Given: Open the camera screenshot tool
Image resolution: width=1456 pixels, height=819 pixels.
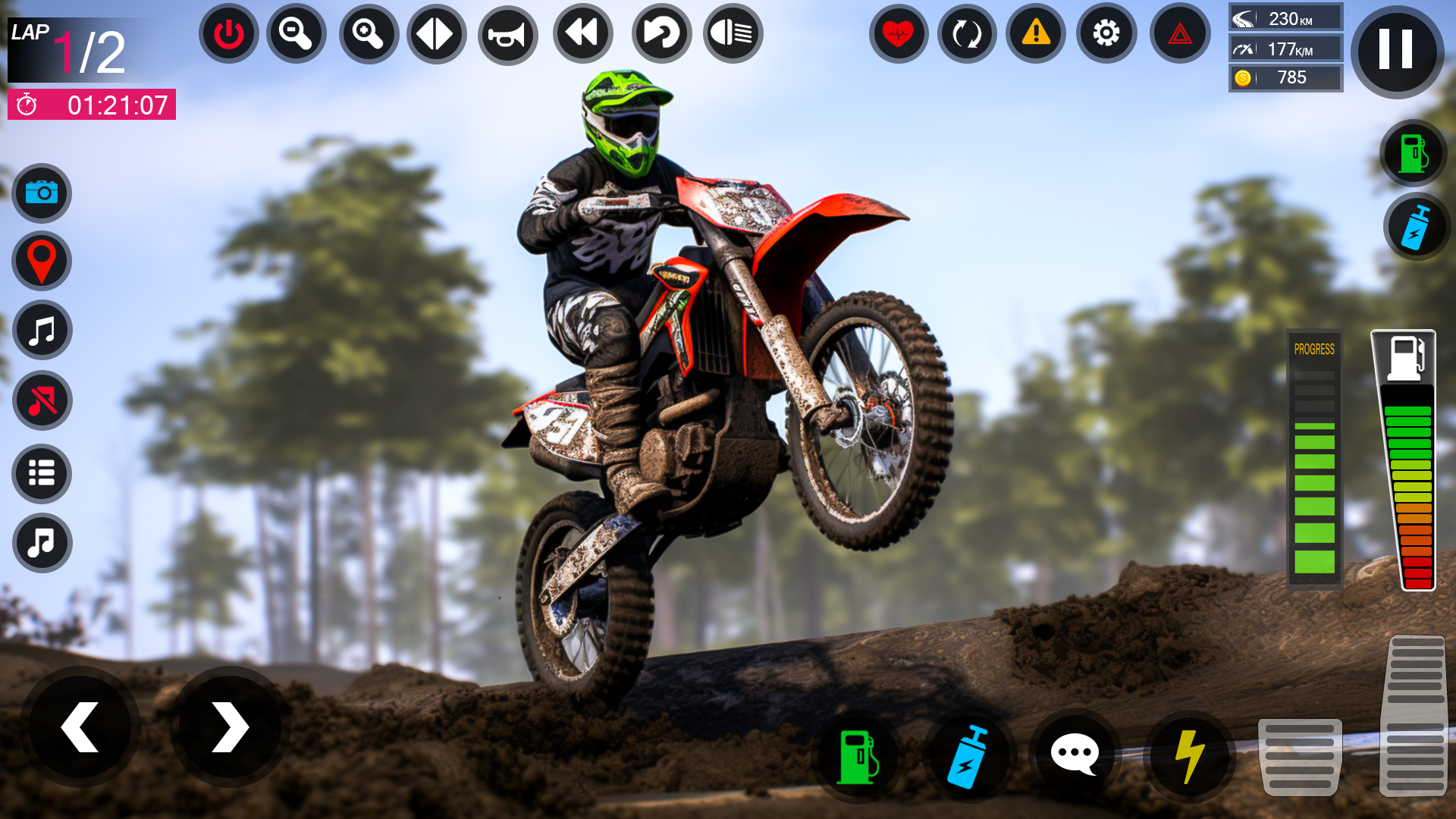Looking at the screenshot, I should tap(42, 194).
